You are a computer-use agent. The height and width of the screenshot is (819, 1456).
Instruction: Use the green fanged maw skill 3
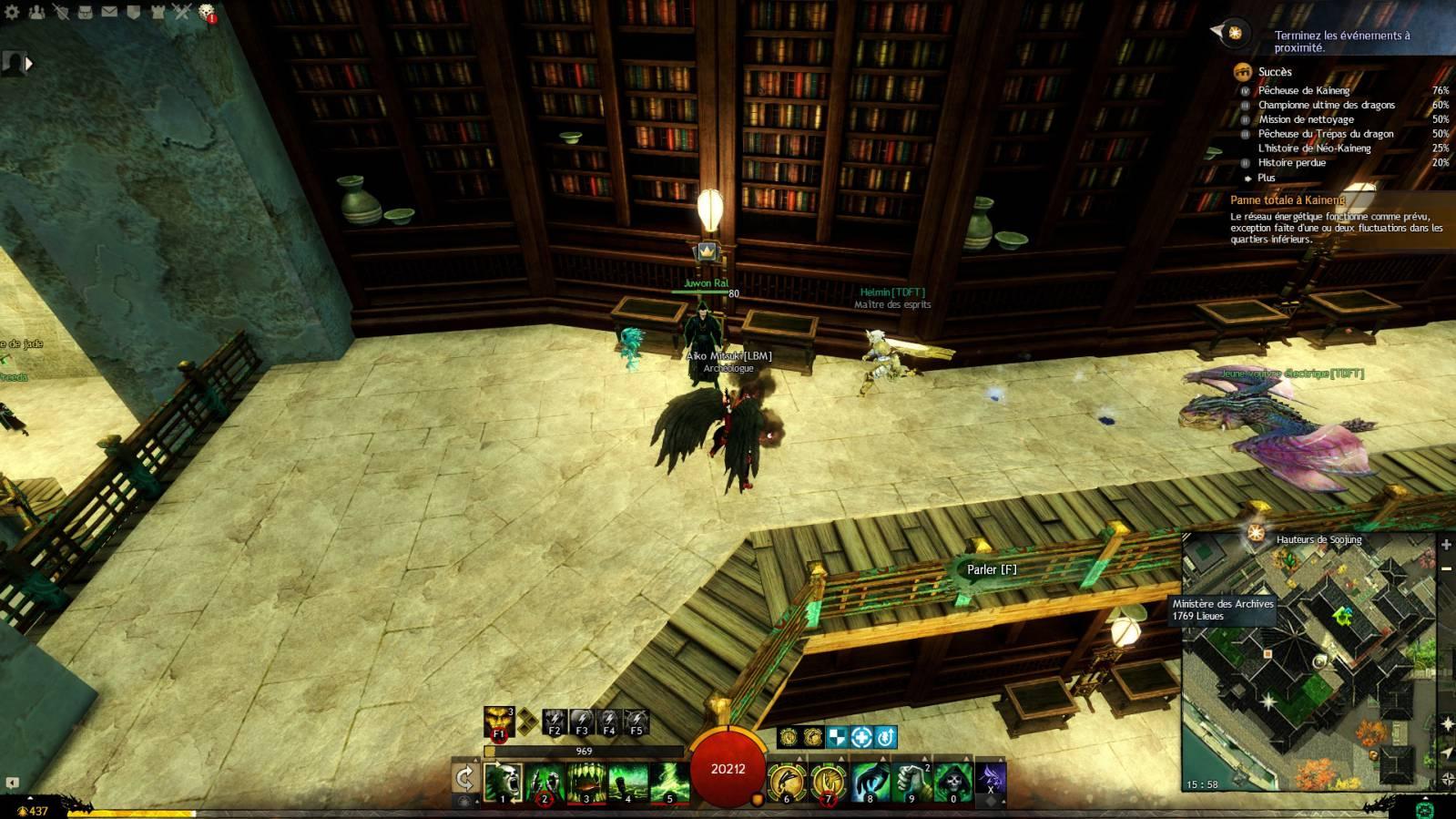point(586,783)
